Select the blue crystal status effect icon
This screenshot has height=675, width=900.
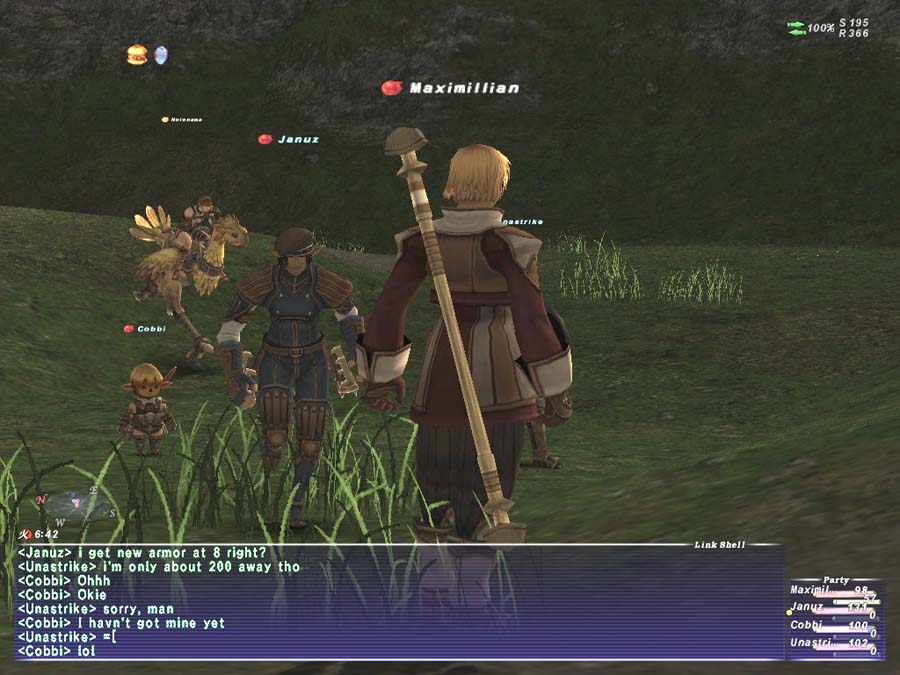coord(160,55)
